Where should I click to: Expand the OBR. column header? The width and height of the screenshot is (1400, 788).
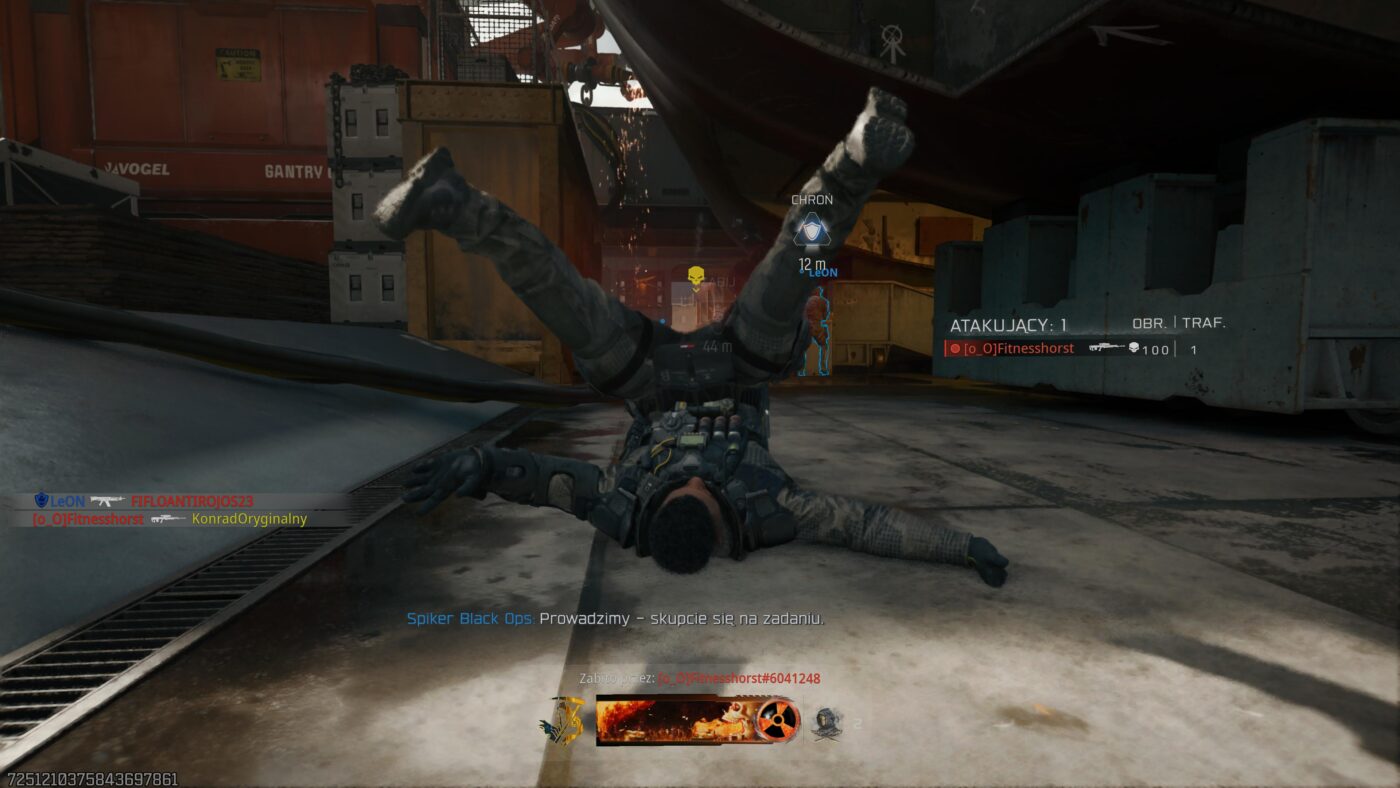(1150, 322)
